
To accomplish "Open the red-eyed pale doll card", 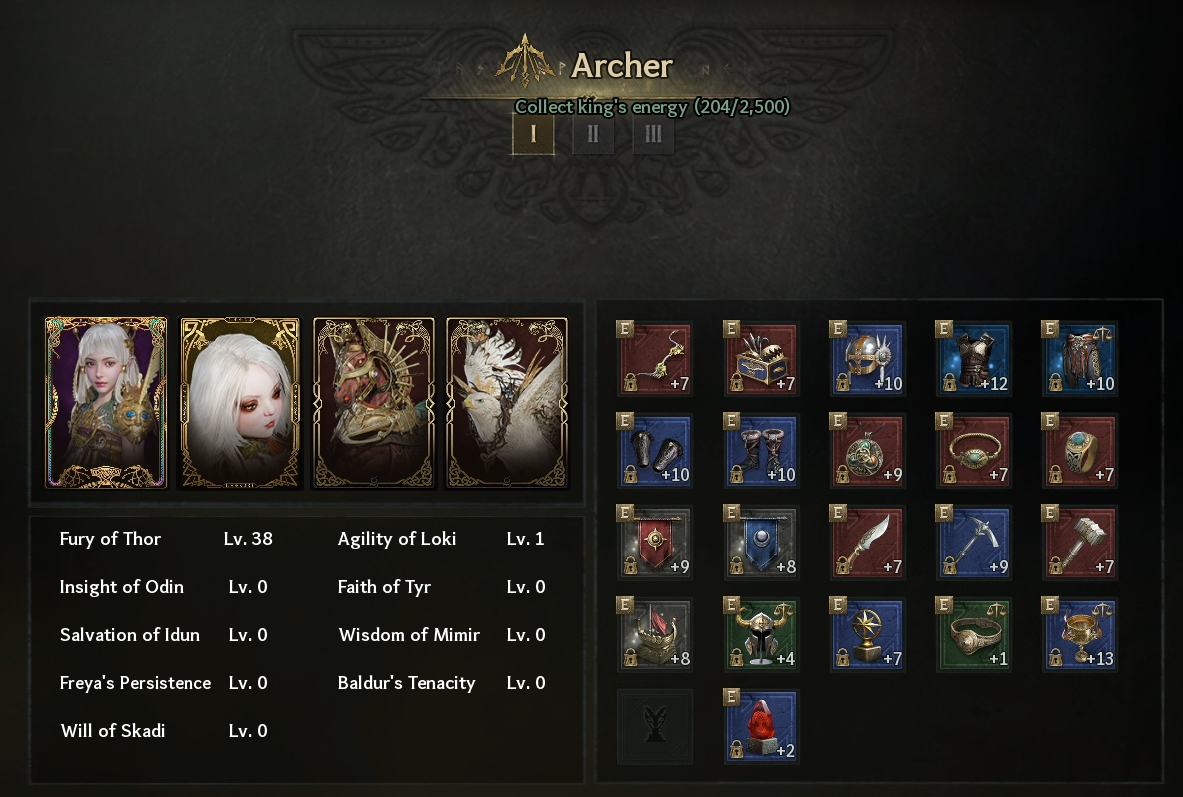I will tap(240, 402).
